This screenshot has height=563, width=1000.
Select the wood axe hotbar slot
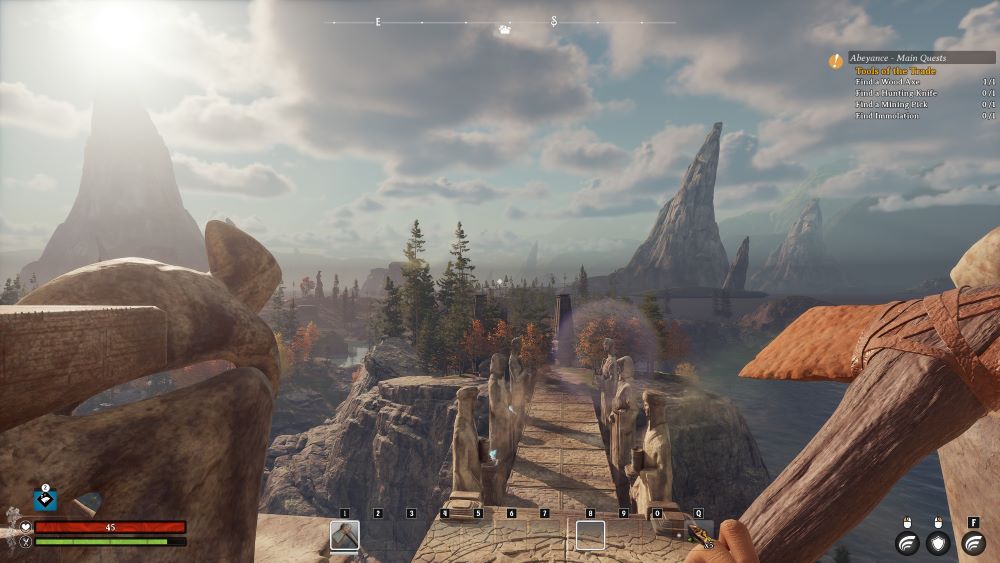[x=344, y=536]
